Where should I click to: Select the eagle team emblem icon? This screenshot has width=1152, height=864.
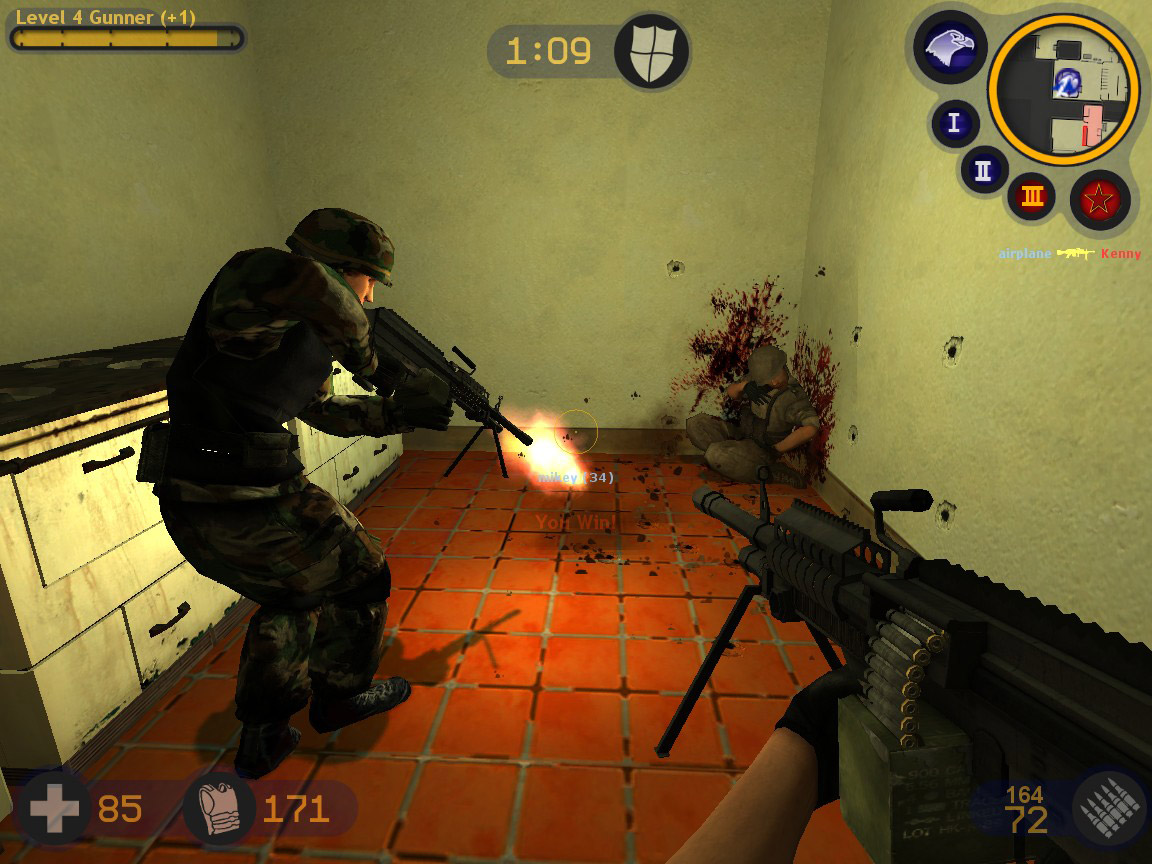coord(950,48)
